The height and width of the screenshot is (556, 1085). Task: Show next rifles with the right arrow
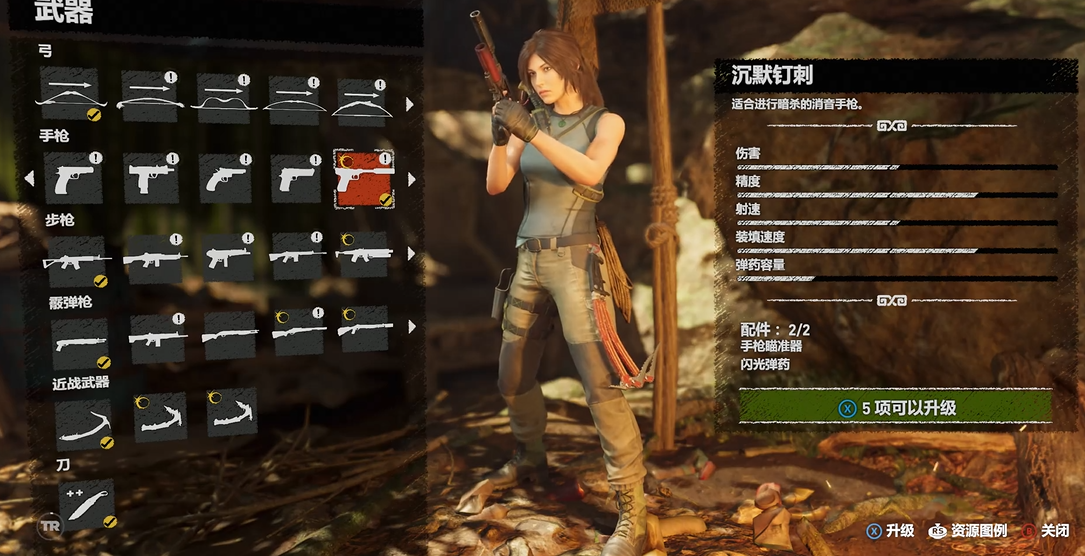[409, 254]
